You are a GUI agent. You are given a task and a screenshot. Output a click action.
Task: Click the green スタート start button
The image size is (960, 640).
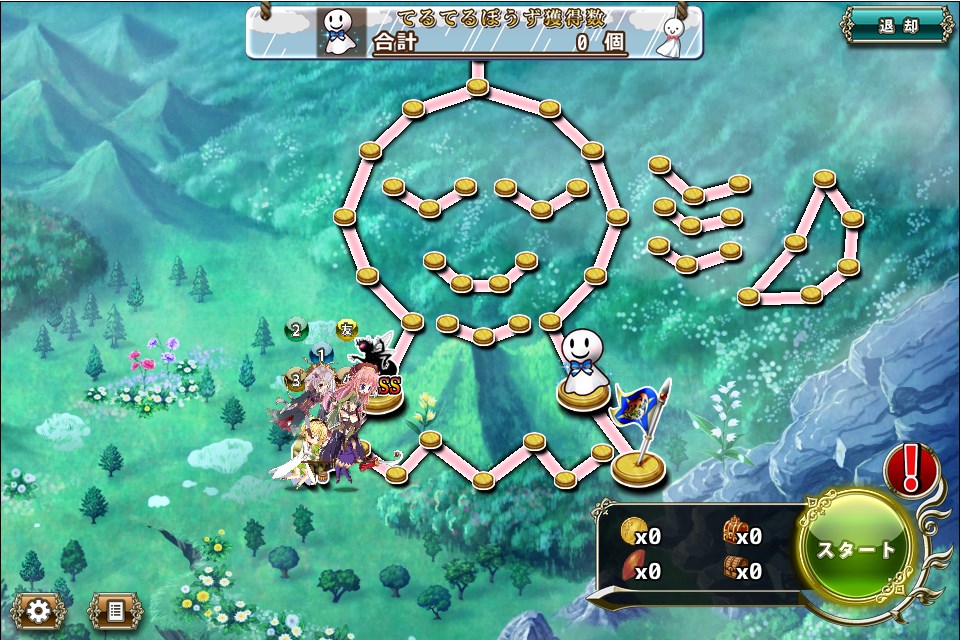click(857, 550)
